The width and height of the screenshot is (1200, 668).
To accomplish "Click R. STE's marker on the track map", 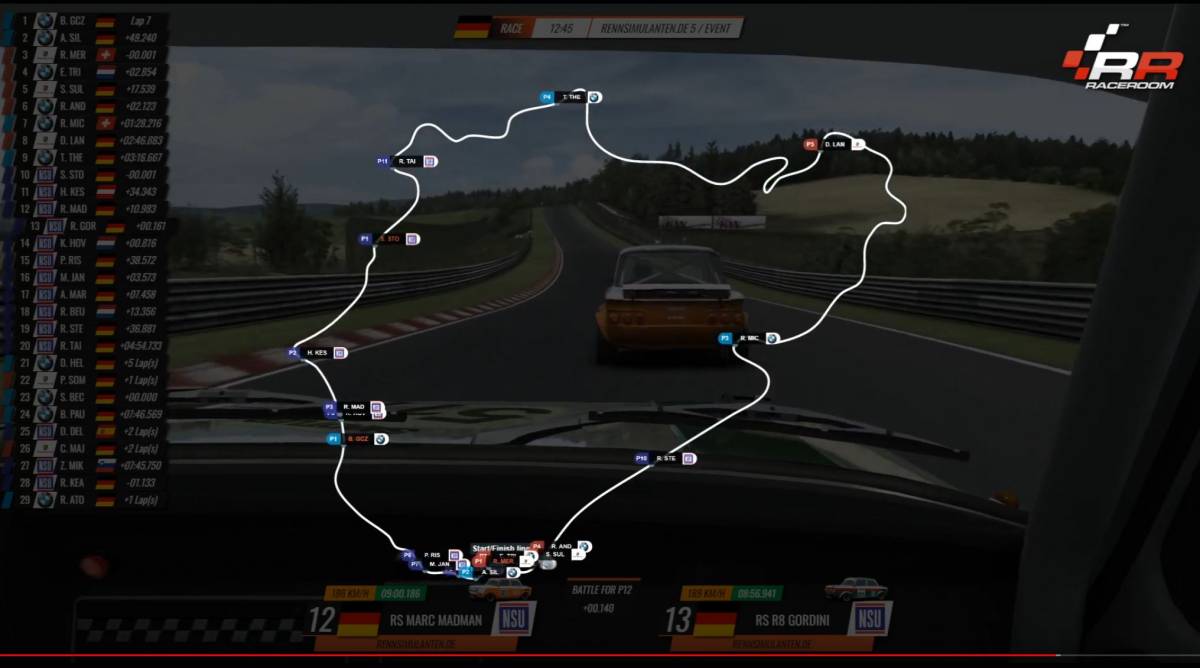I will click(666, 458).
